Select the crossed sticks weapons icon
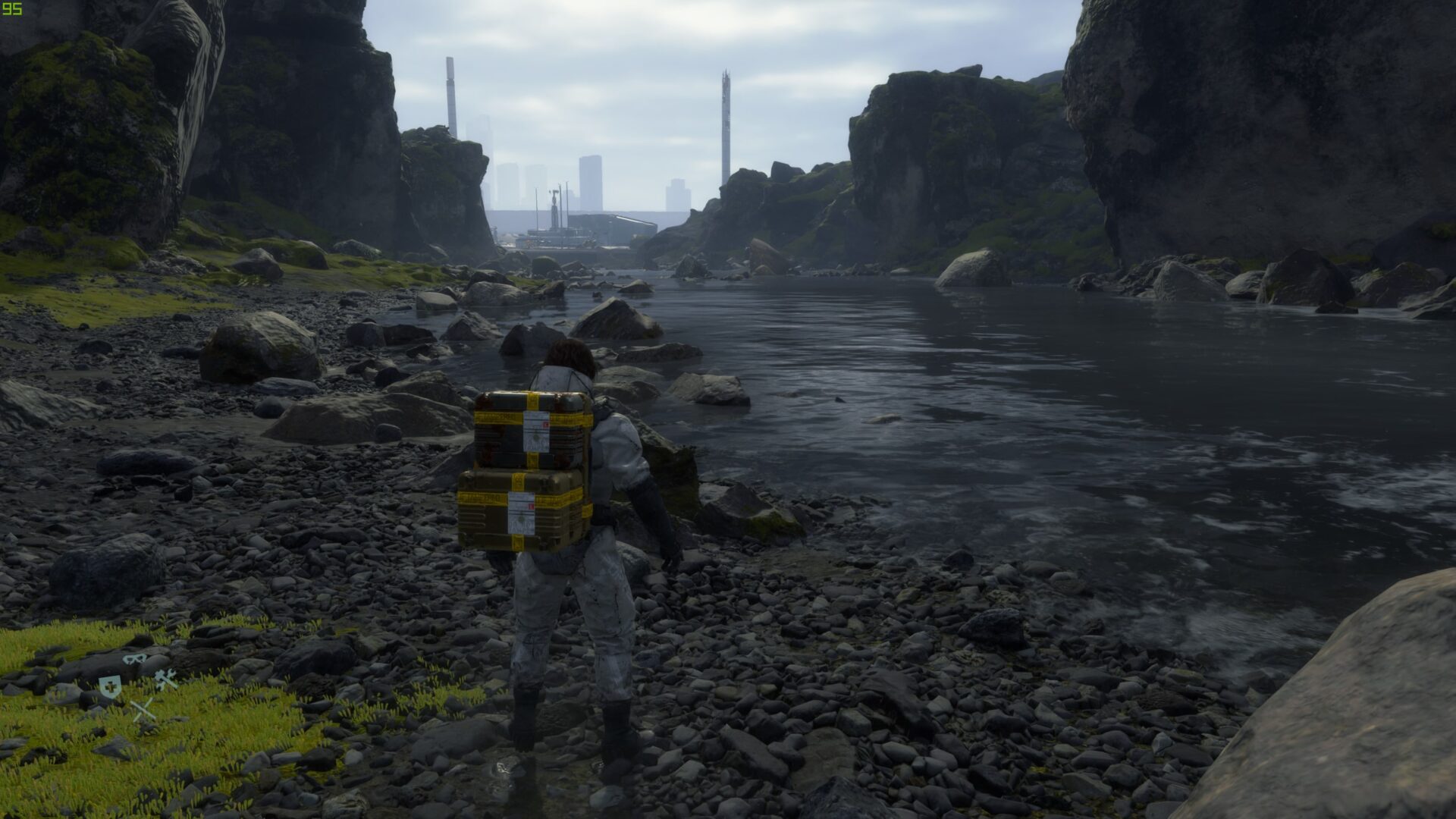Screen dimensions: 1456x819 [x=142, y=710]
